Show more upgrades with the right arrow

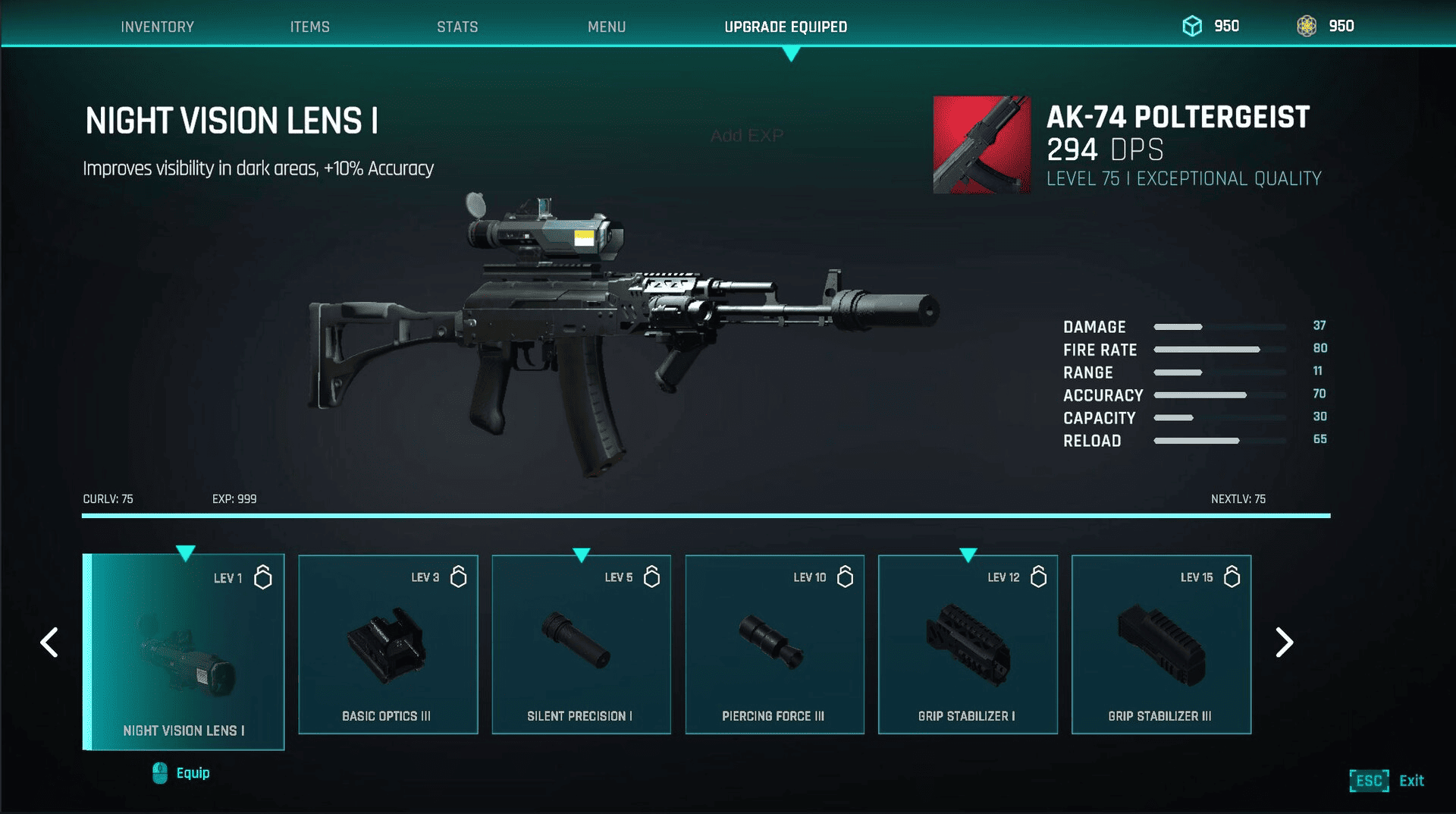tap(1283, 643)
